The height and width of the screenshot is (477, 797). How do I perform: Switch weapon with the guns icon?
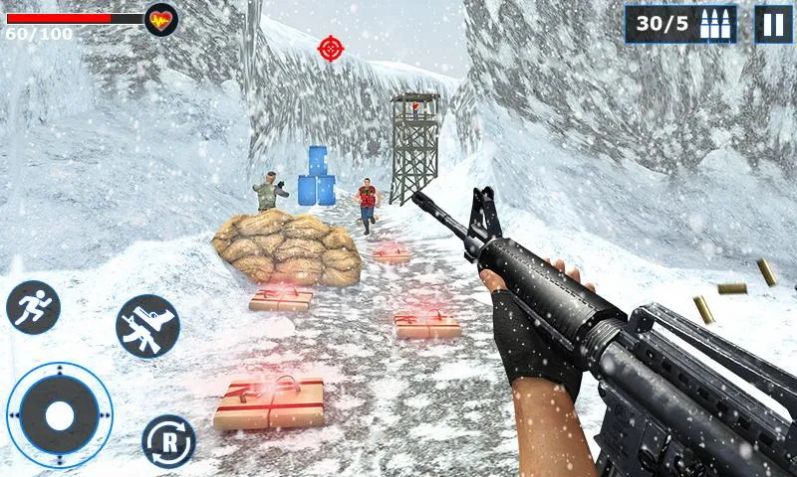pos(148,326)
